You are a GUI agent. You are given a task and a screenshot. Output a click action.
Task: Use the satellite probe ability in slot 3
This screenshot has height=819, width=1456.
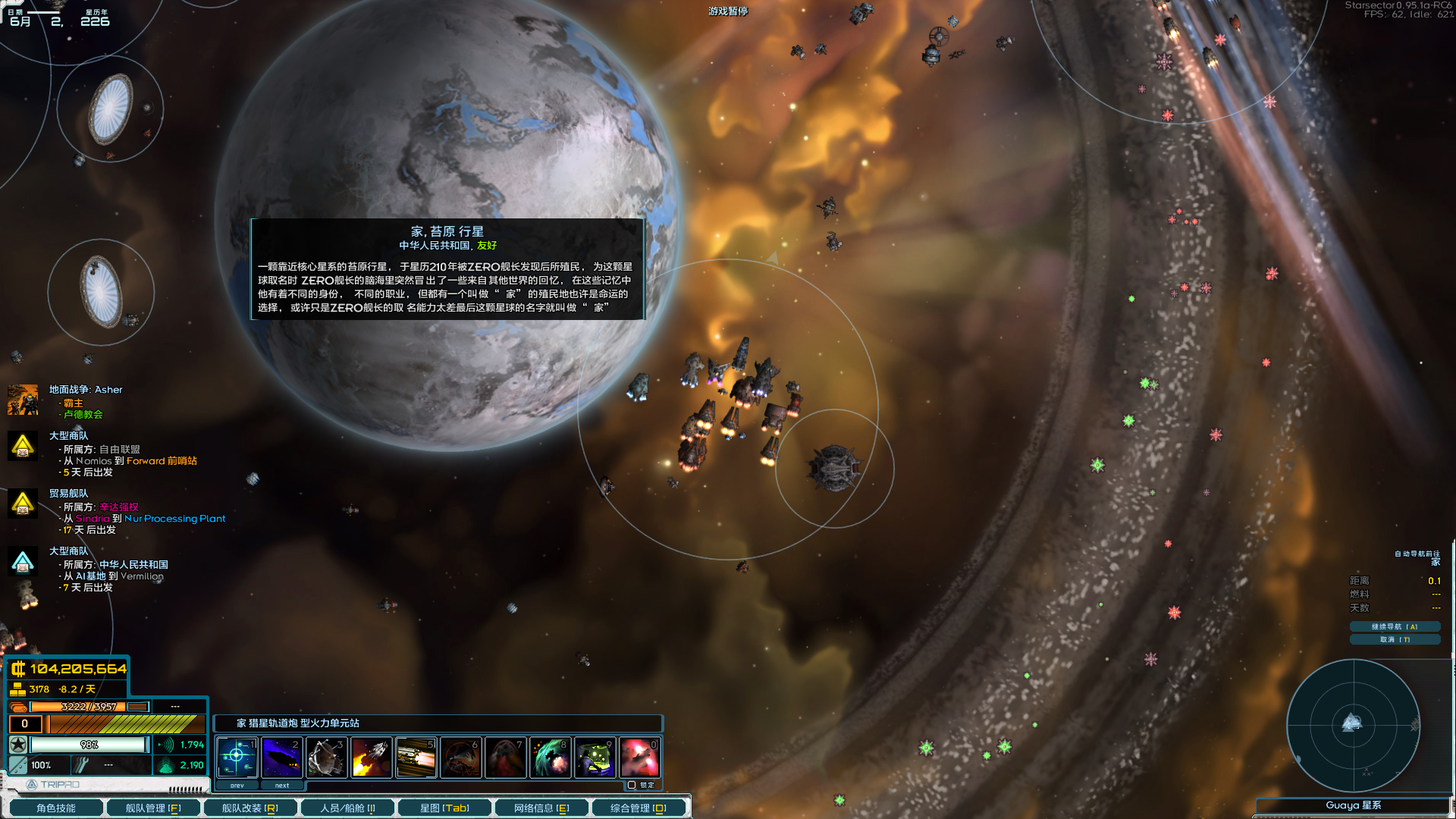[x=327, y=757]
